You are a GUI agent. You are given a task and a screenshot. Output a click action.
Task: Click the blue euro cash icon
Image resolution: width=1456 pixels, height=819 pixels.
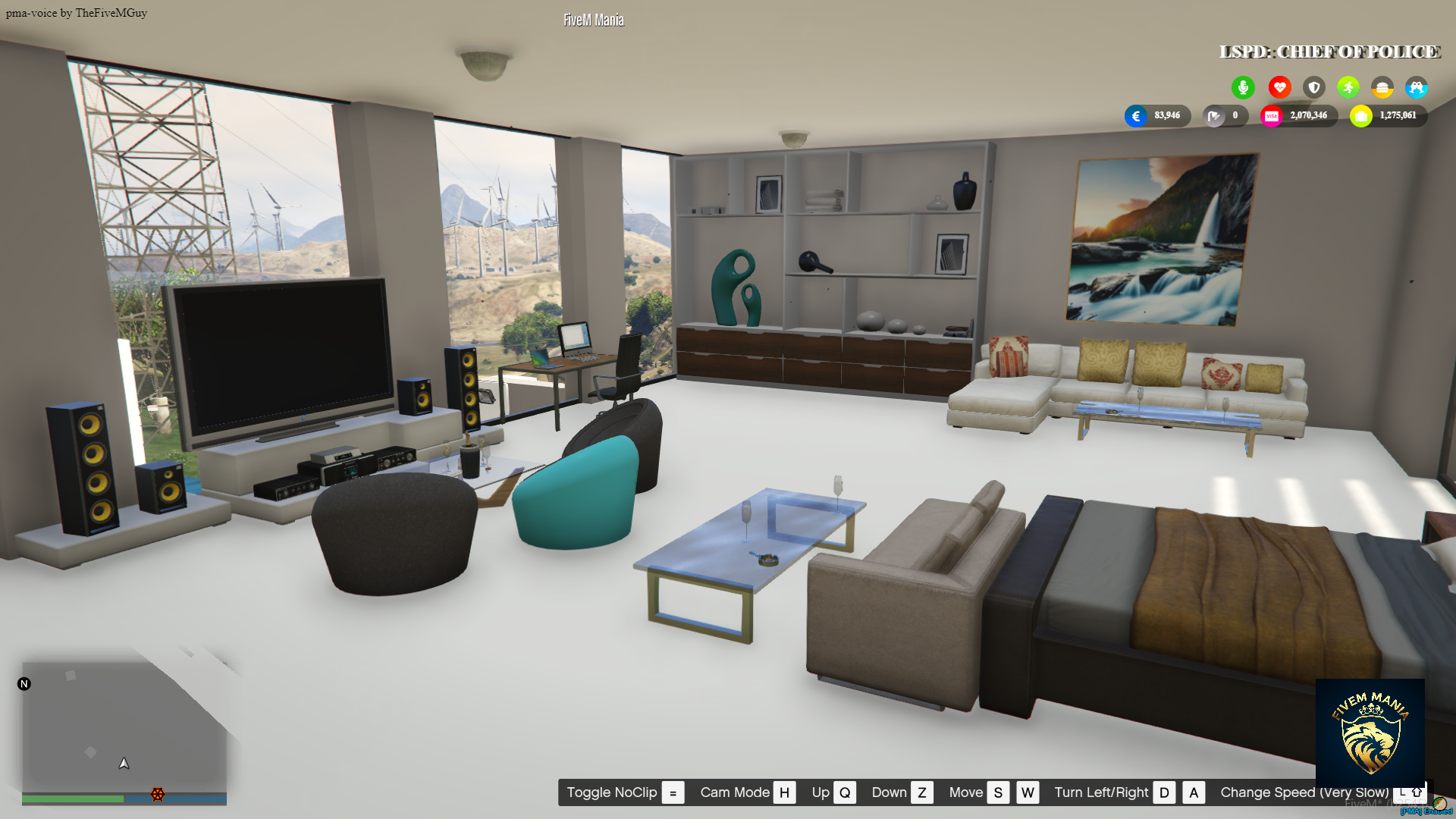tap(1136, 116)
